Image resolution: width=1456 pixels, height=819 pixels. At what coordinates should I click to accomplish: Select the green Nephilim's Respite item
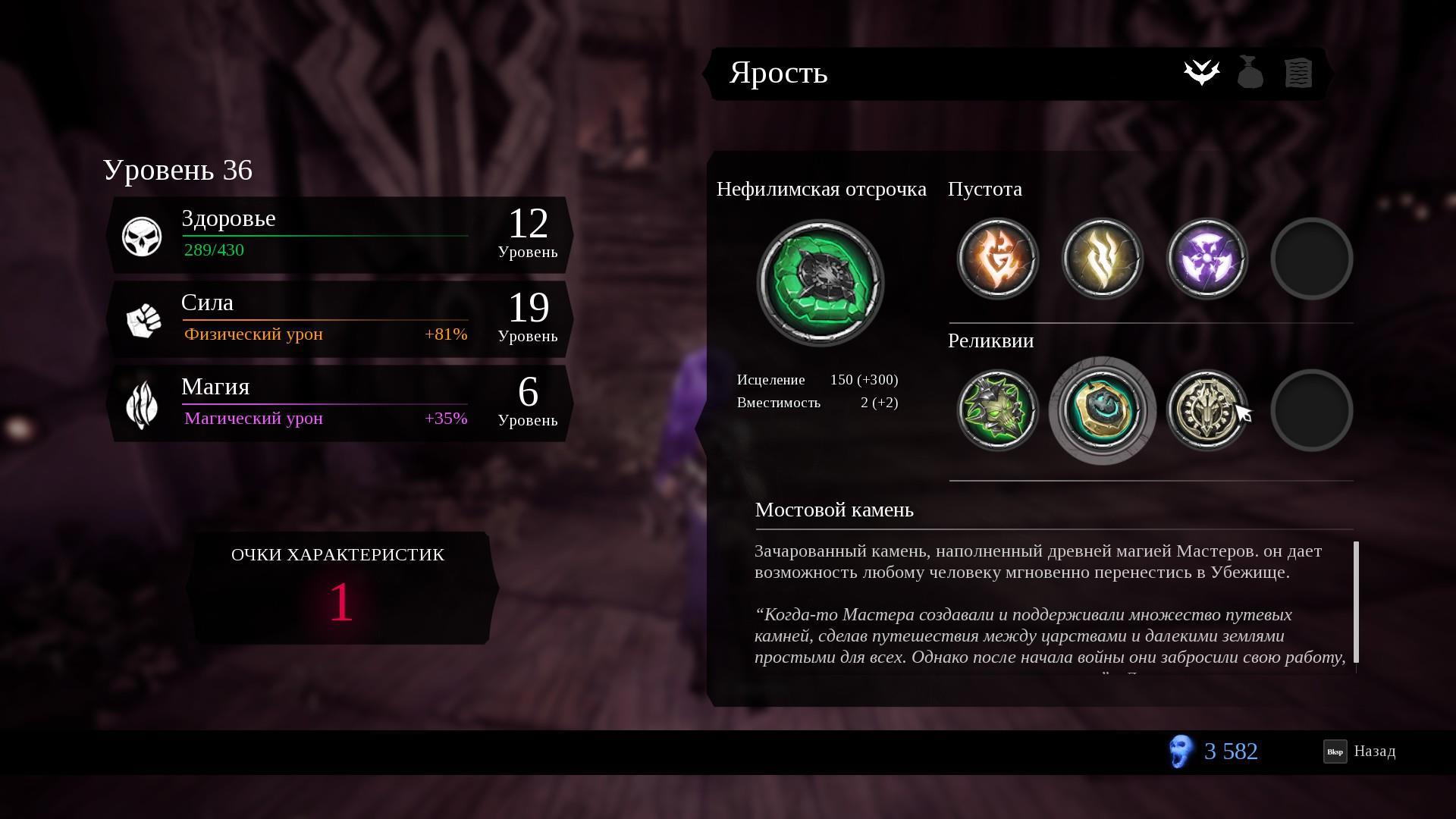point(820,283)
